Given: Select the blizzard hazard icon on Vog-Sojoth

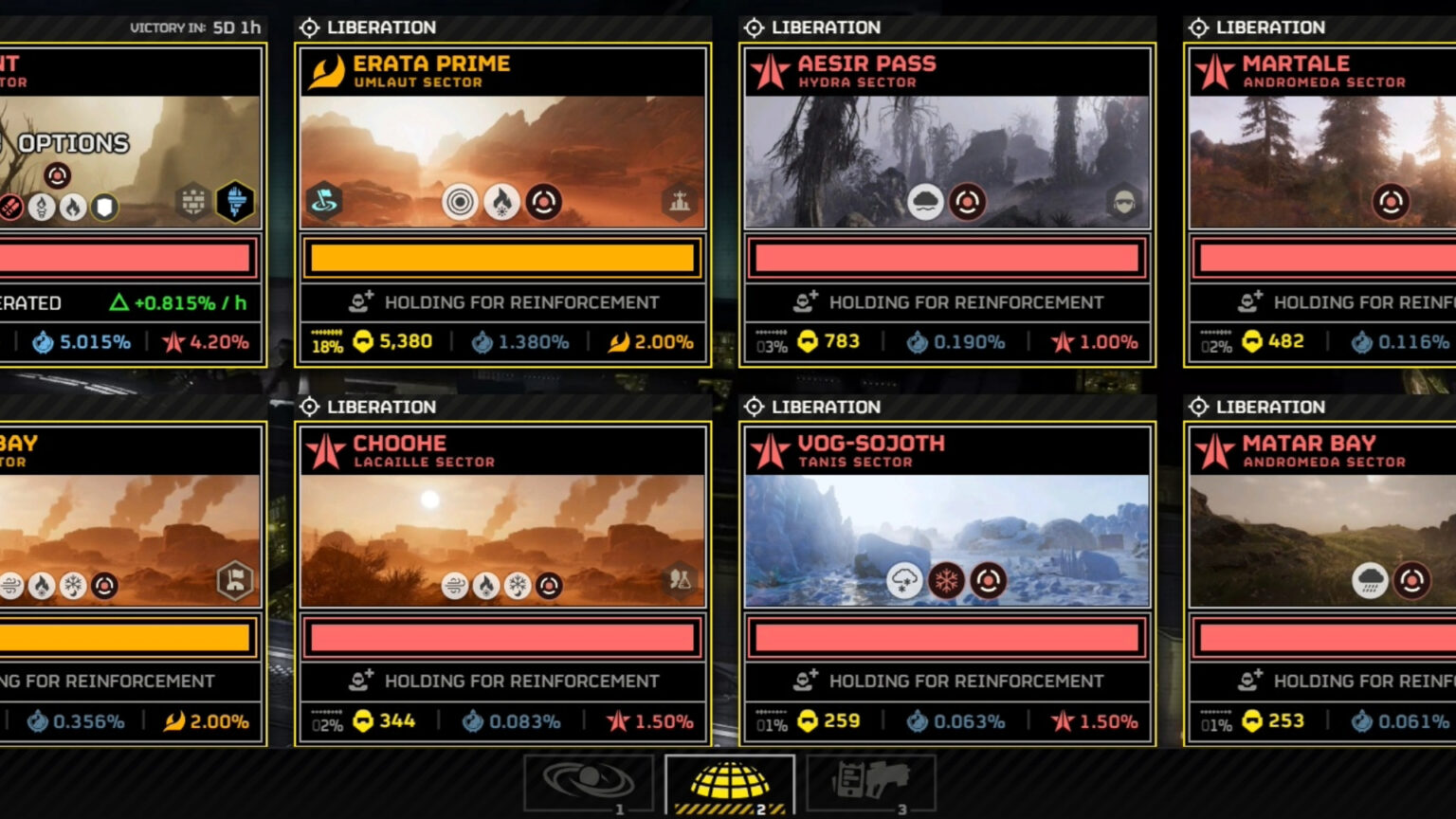Looking at the screenshot, I should point(944,582).
